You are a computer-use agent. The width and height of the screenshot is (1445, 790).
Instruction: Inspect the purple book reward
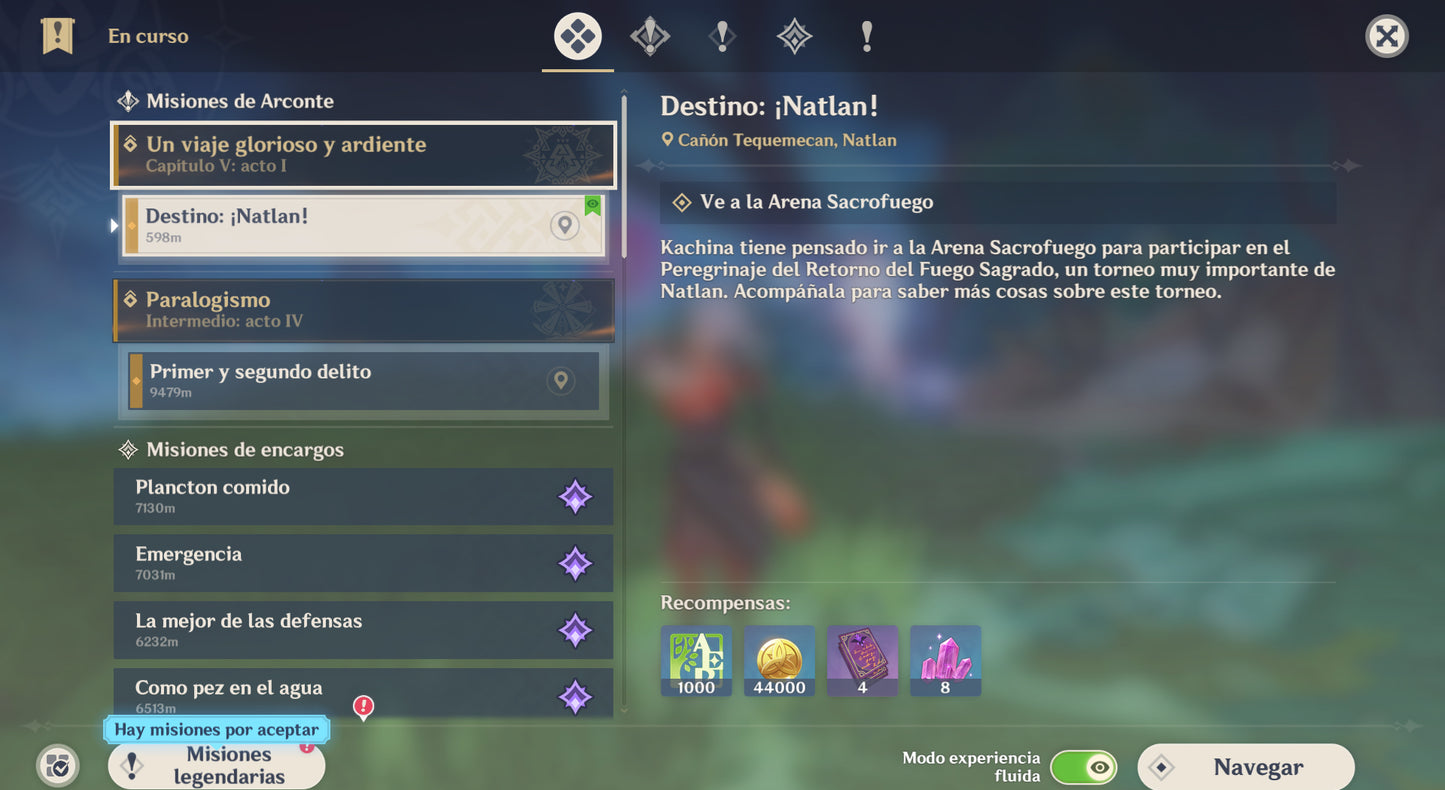click(x=862, y=660)
